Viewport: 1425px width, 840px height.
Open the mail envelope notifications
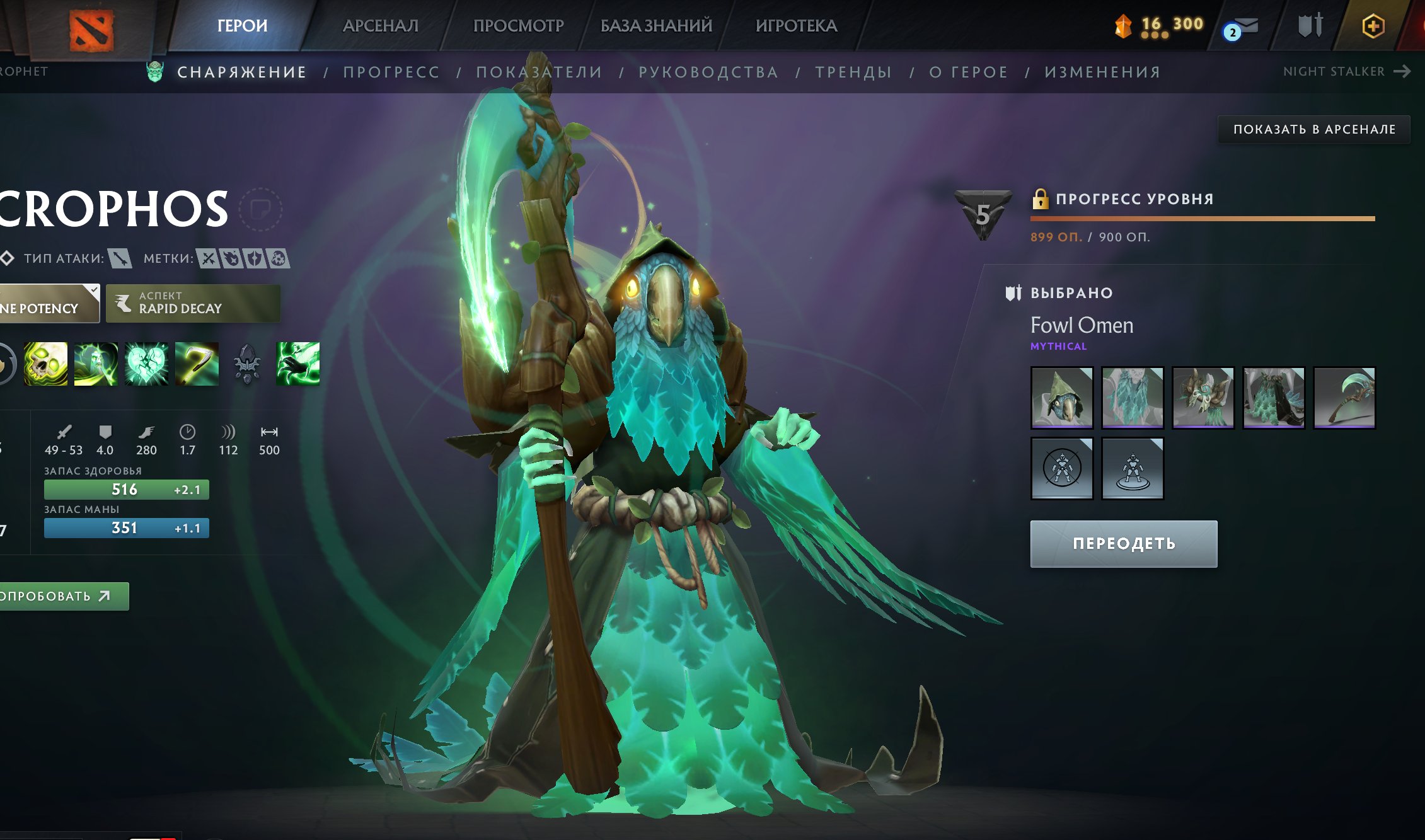pos(1242,28)
